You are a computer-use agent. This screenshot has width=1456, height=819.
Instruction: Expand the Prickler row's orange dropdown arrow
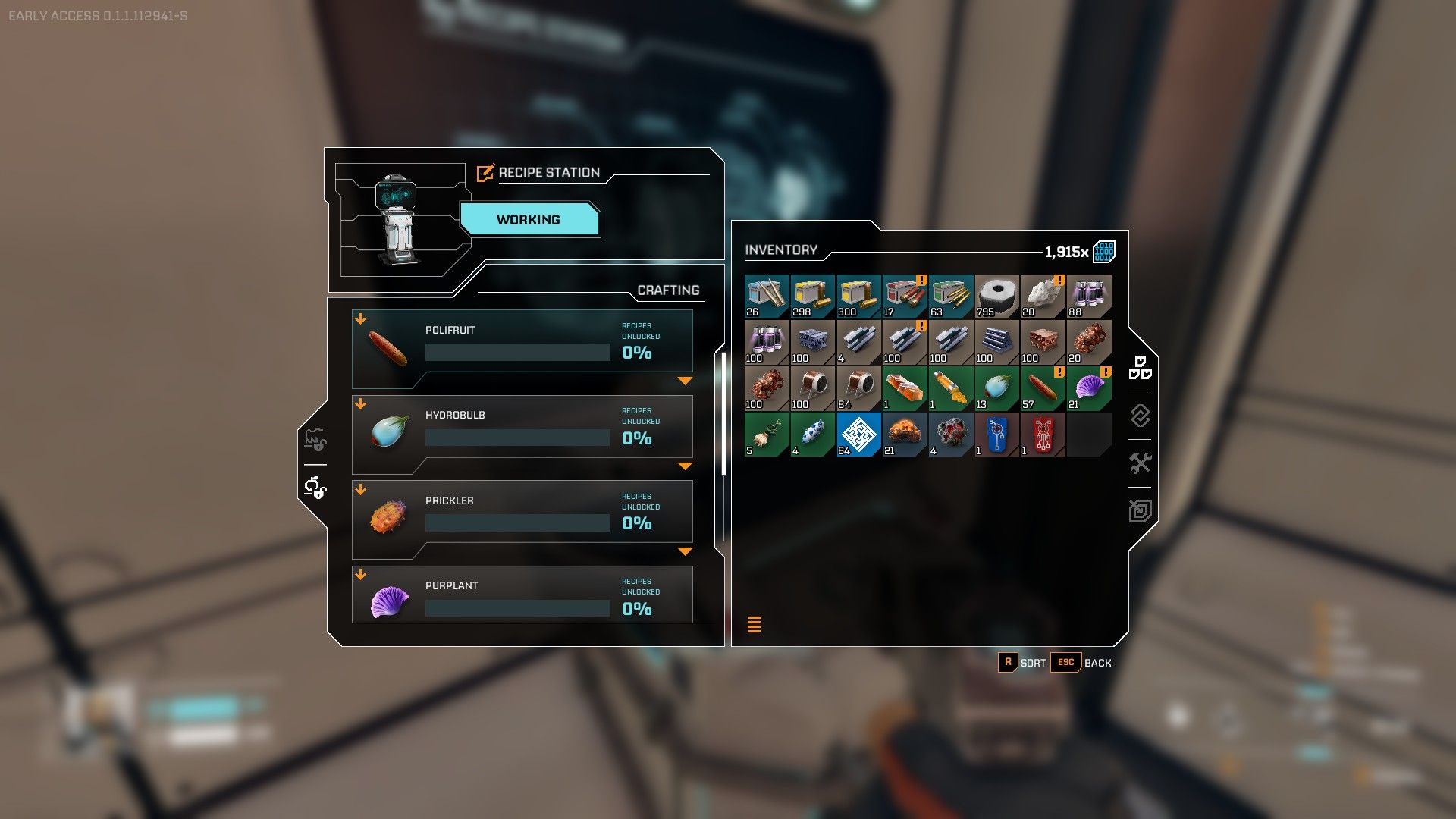685,551
